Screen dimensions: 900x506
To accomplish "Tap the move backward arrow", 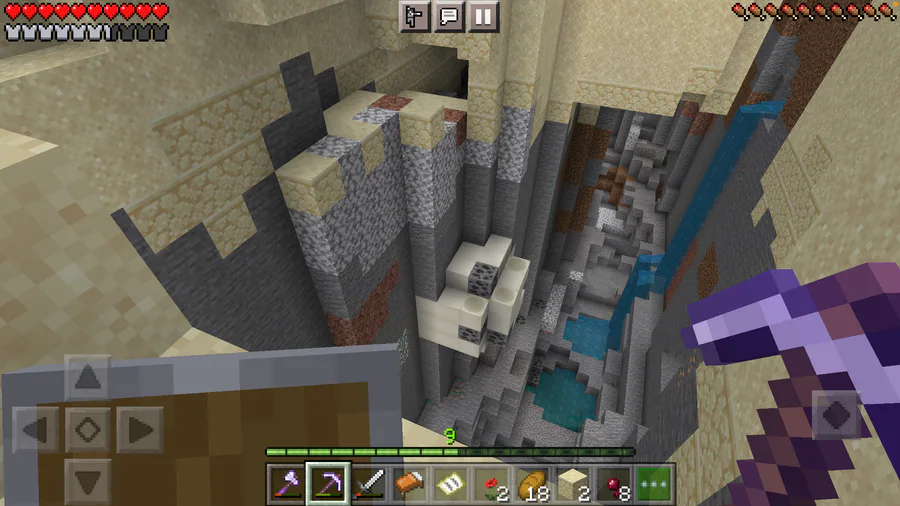I will [88, 481].
